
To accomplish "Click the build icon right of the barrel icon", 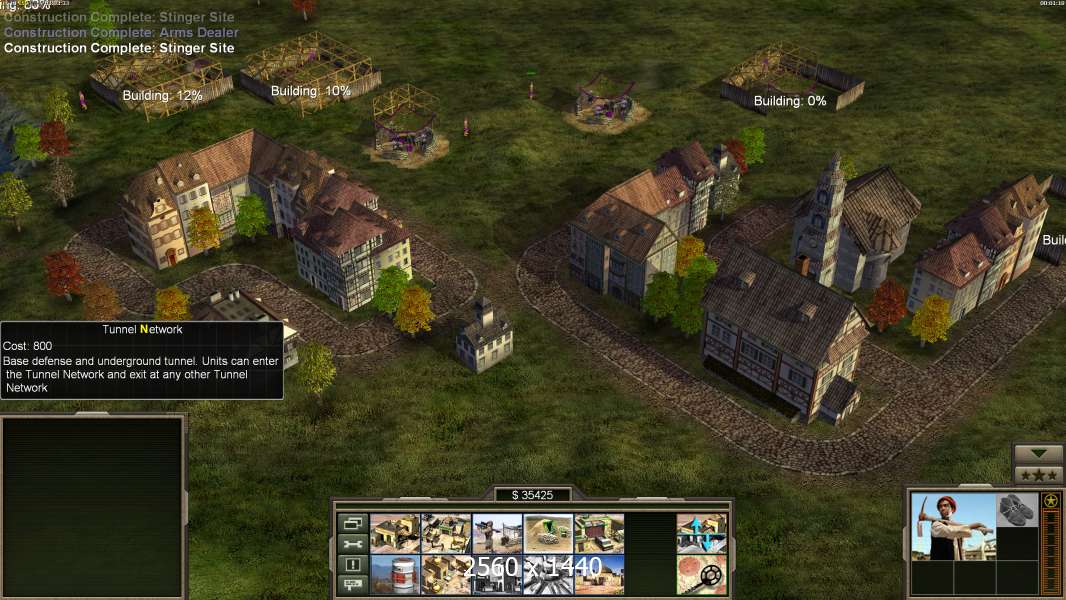I will coord(446,574).
